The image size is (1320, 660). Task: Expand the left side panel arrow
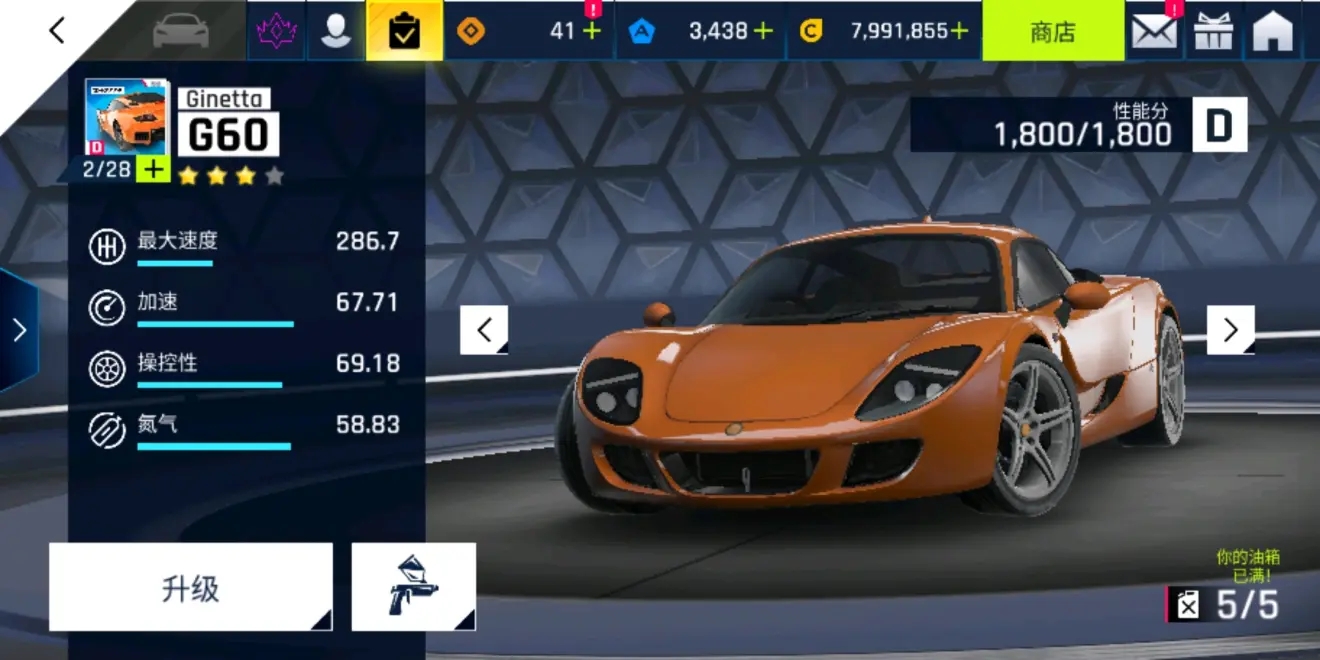coord(18,330)
